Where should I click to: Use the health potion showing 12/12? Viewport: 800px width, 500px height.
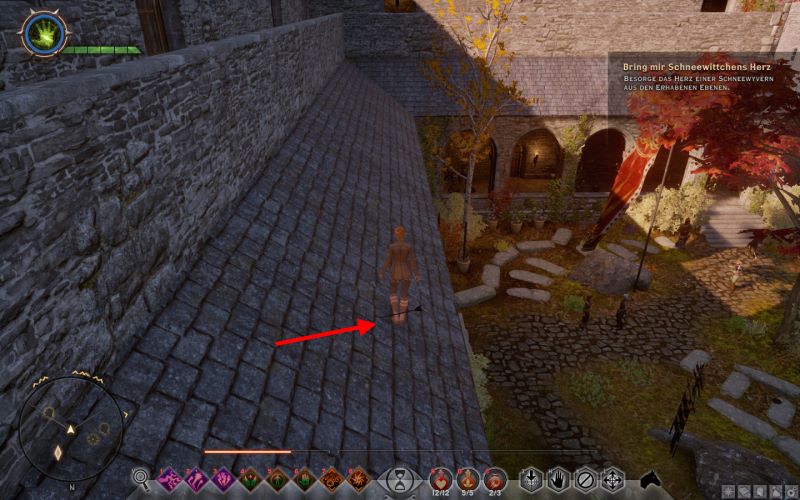tap(440, 478)
